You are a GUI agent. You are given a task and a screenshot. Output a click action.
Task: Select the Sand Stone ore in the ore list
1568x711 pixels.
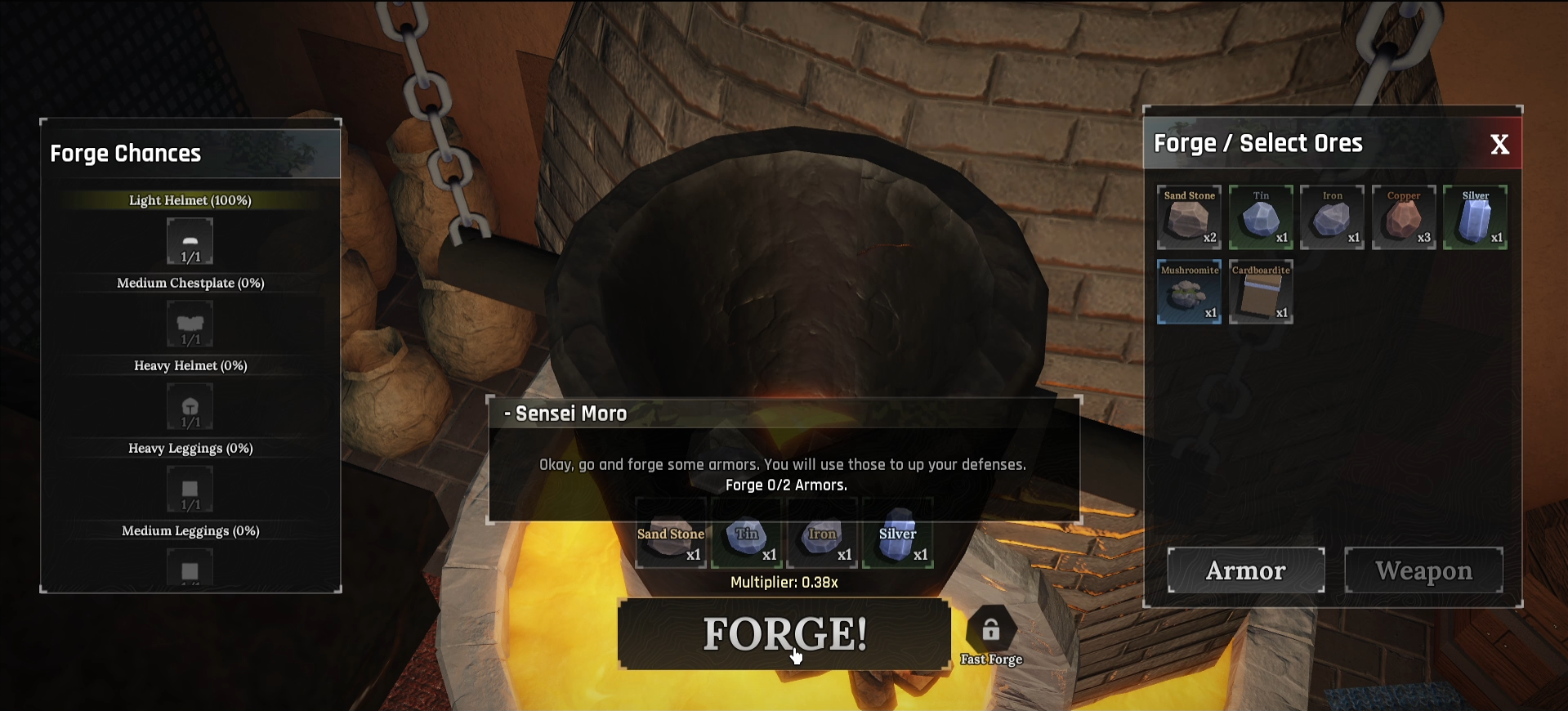1188,217
